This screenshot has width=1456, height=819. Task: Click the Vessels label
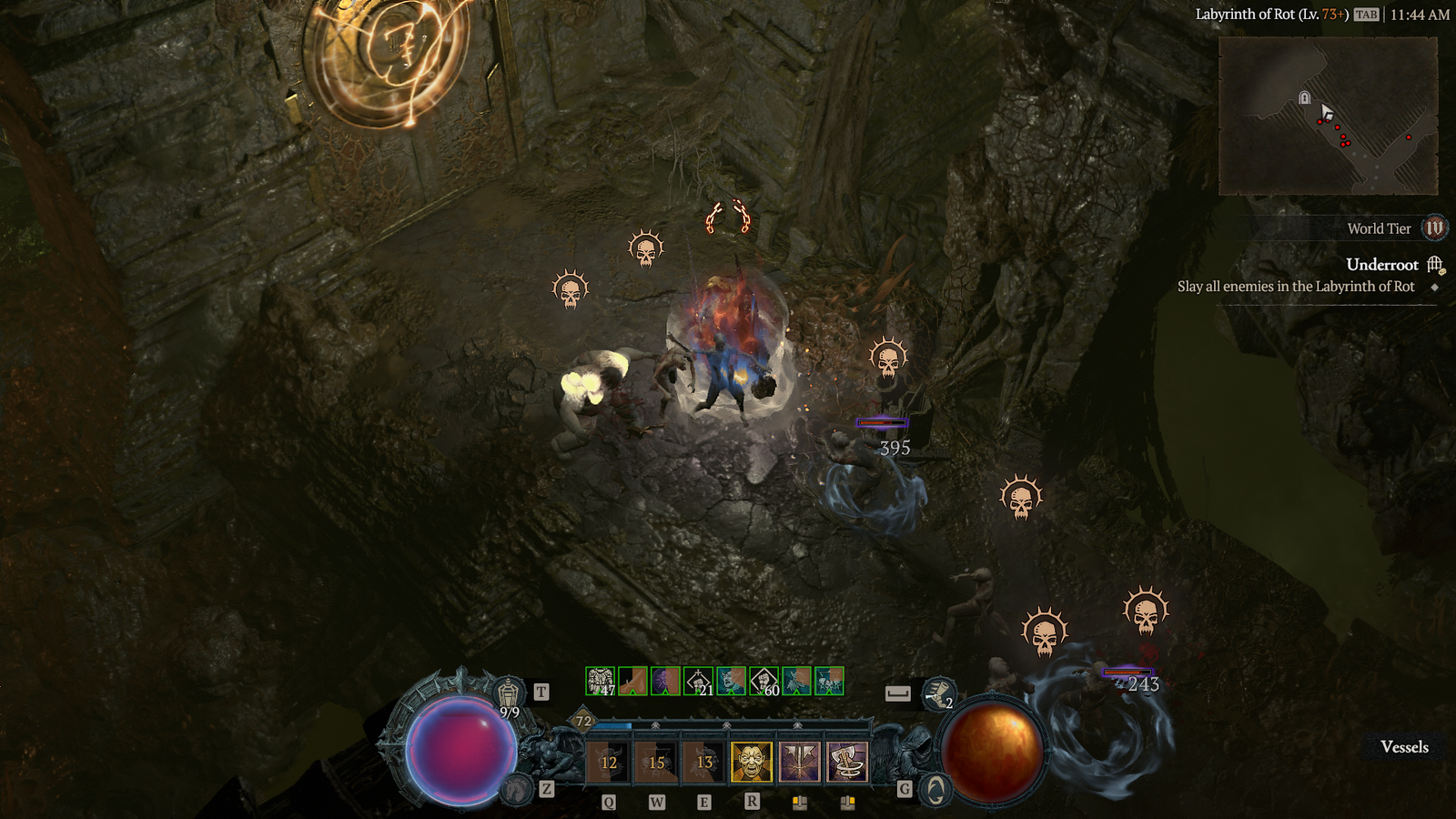(x=1404, y=747)
